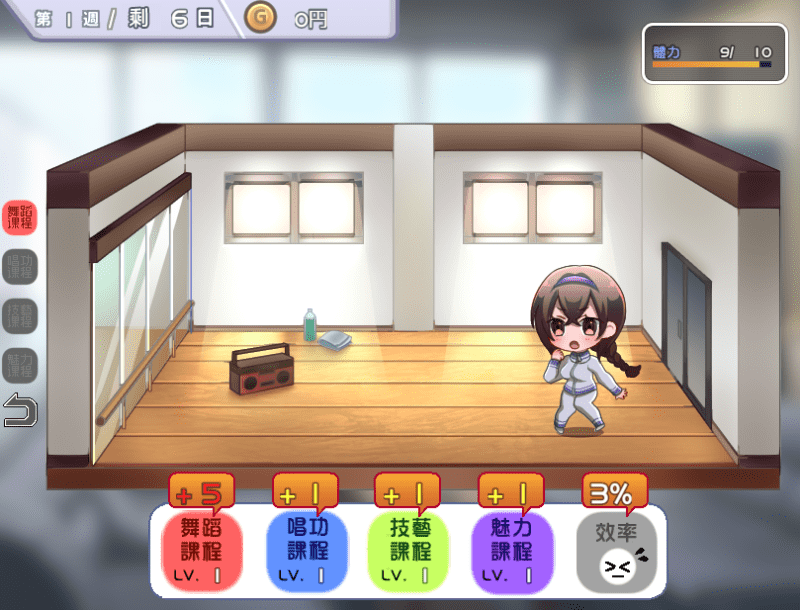Open the greyed 唱功課程 side tab
The image size is (800, 610).
pos(20,266)
